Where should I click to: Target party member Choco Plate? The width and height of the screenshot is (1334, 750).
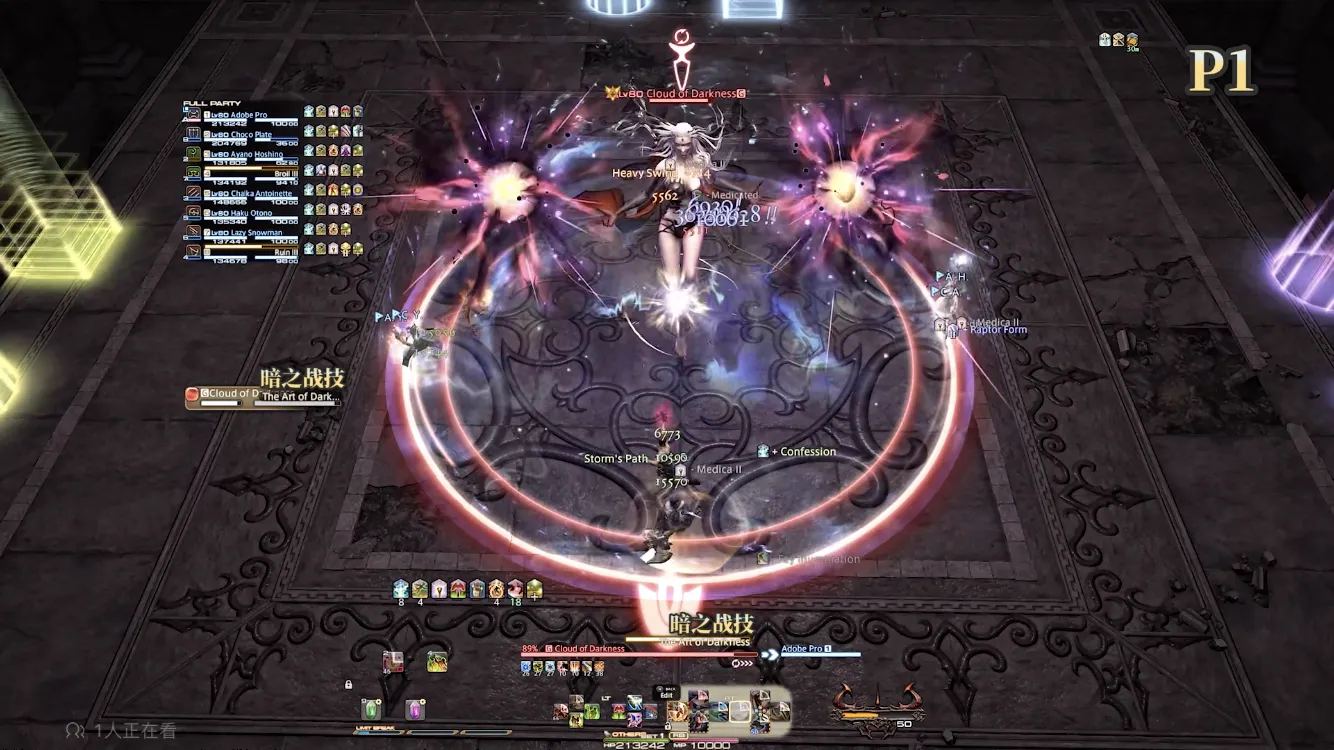coord(242,135)
